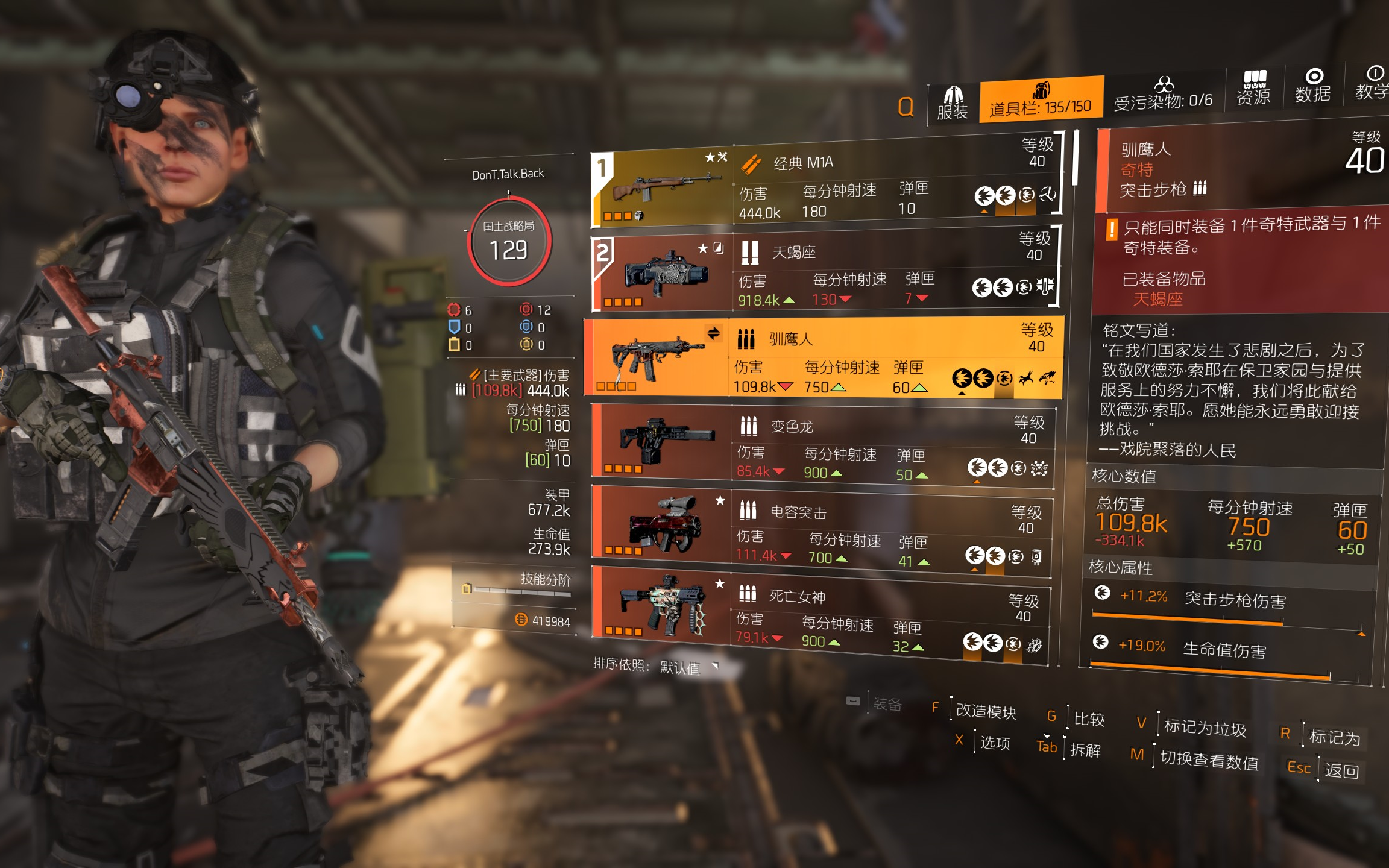Open the 受污染物 contaminated items tab
Viewport: 1389px width, 868px height.
[x=1163, y=96]
